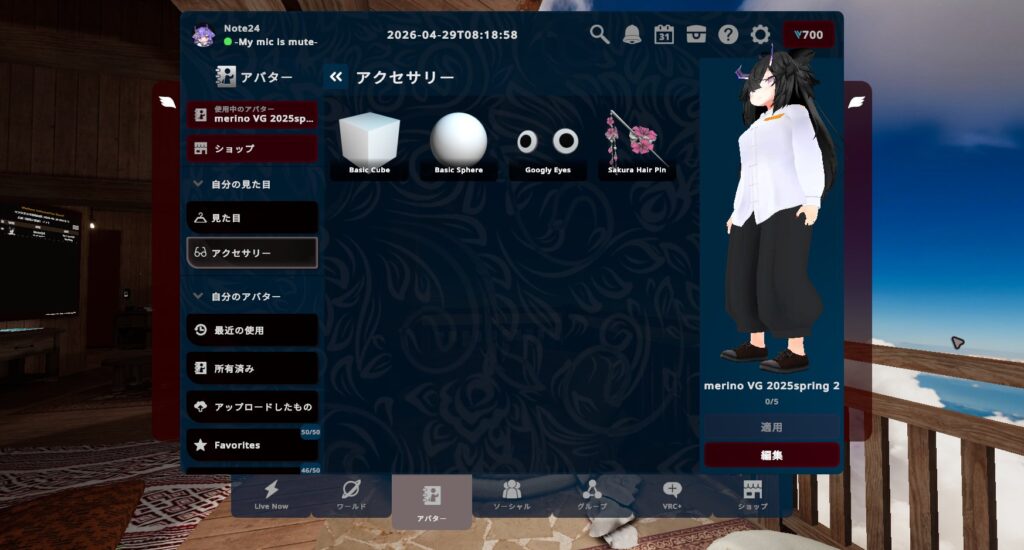This screenshot has height=550, width=1024.
Task: Open the ショップ entry in the sidebar
Action: coord(252,149)
